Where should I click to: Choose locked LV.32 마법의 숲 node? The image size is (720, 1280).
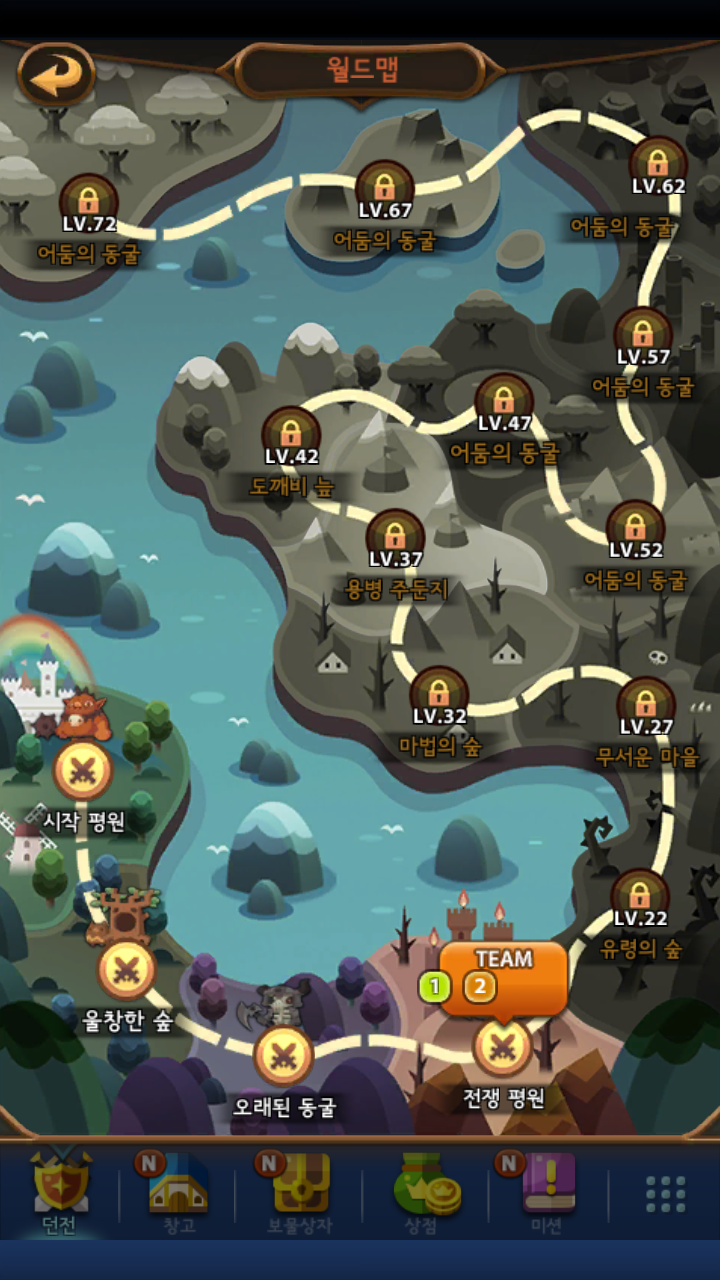439,695
